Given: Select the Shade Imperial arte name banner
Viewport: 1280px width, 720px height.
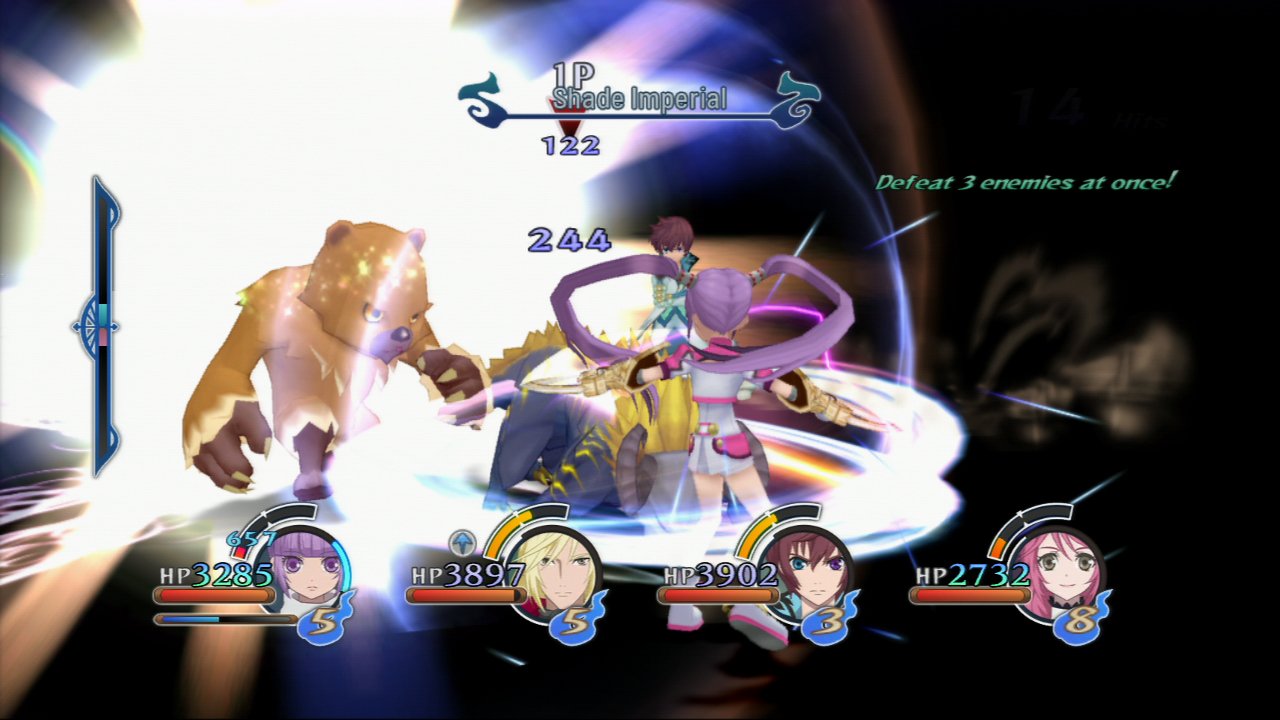Looking at the screenshot, I should point(640,99).
